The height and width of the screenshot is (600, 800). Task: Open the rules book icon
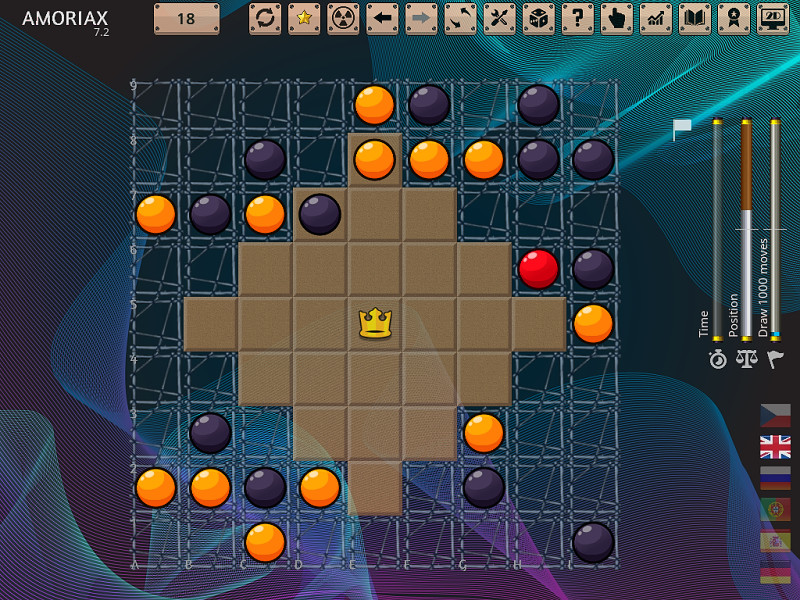click(x=694, y=18)
